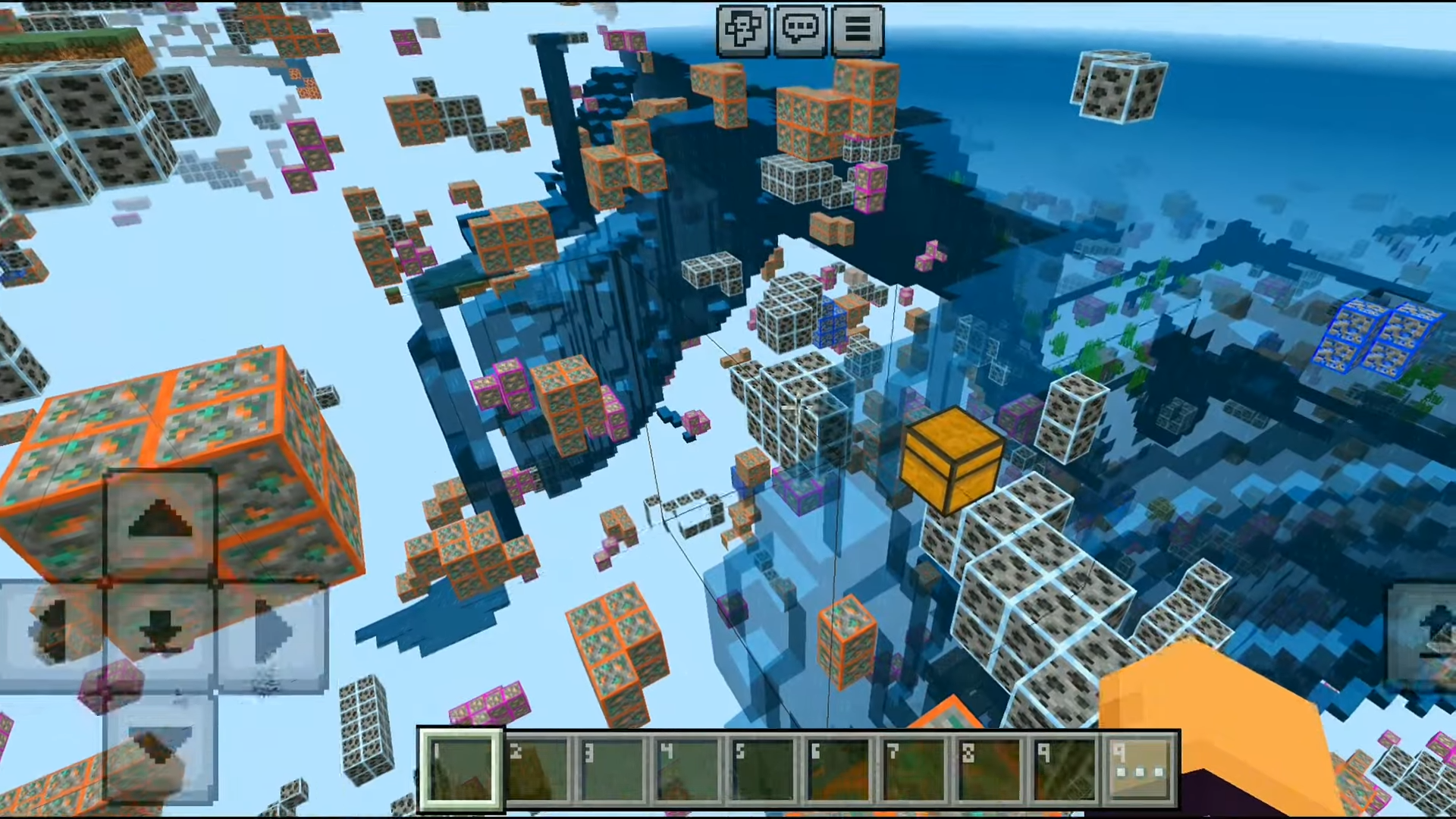Select hotbar slot 2
The height and width of the screenshot is (819, 1456).
tap(537, 770)
